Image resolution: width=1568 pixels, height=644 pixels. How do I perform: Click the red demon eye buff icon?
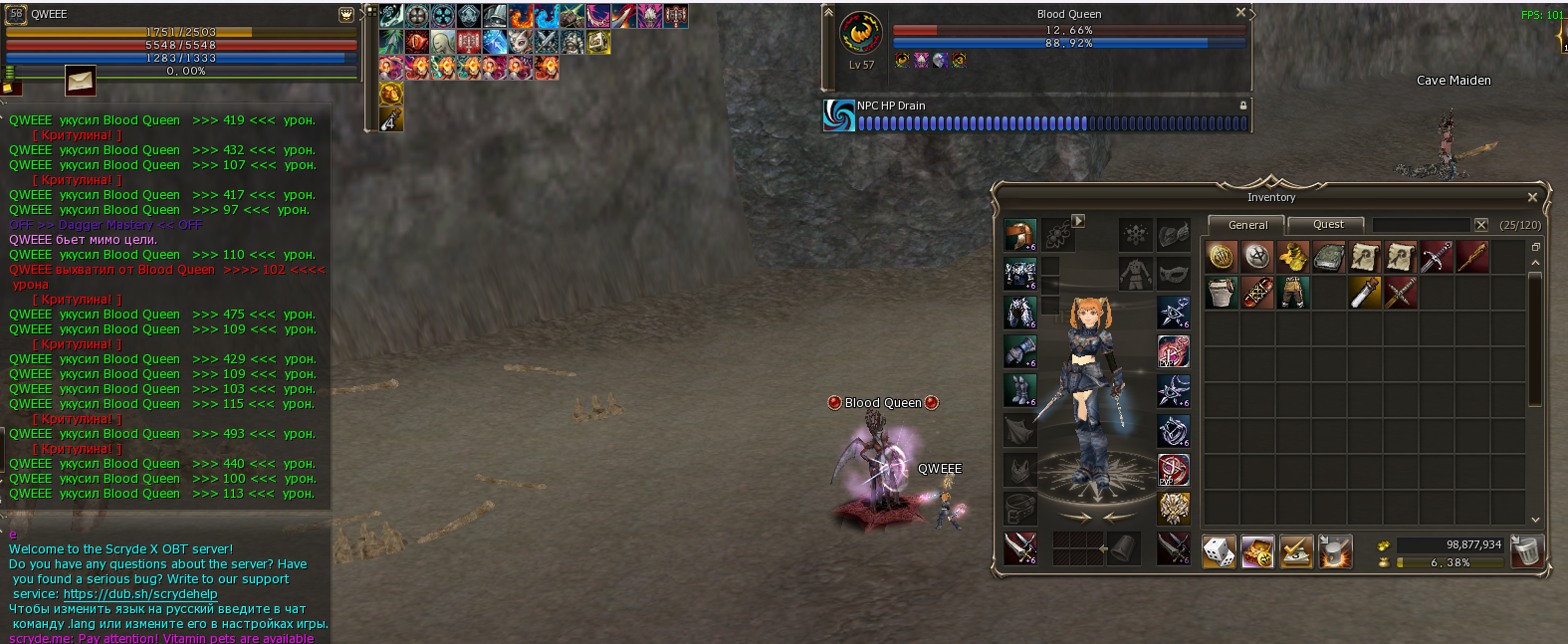[417, 42]
